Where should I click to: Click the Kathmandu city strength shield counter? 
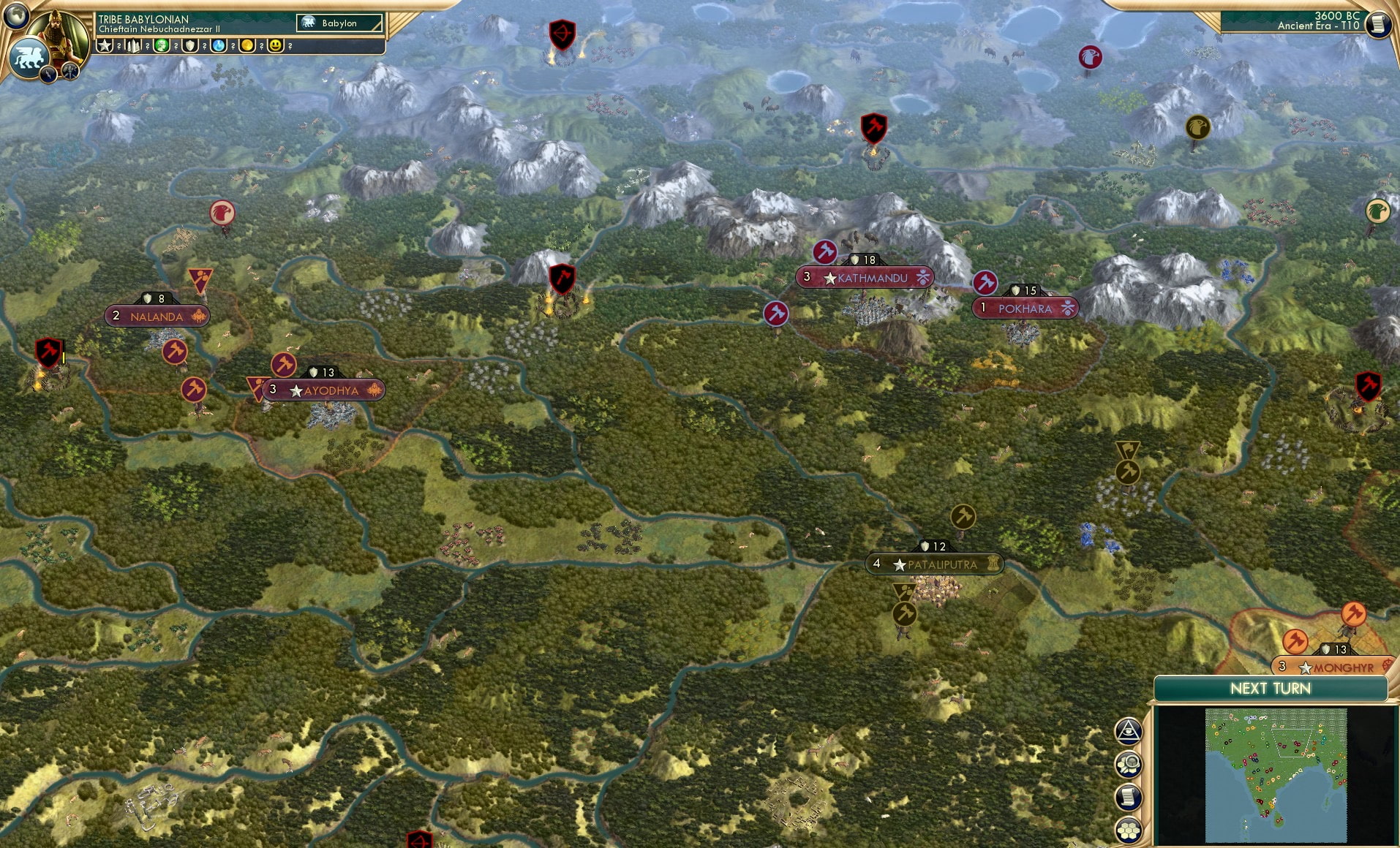pyautogui.click(x=862, y=259)
